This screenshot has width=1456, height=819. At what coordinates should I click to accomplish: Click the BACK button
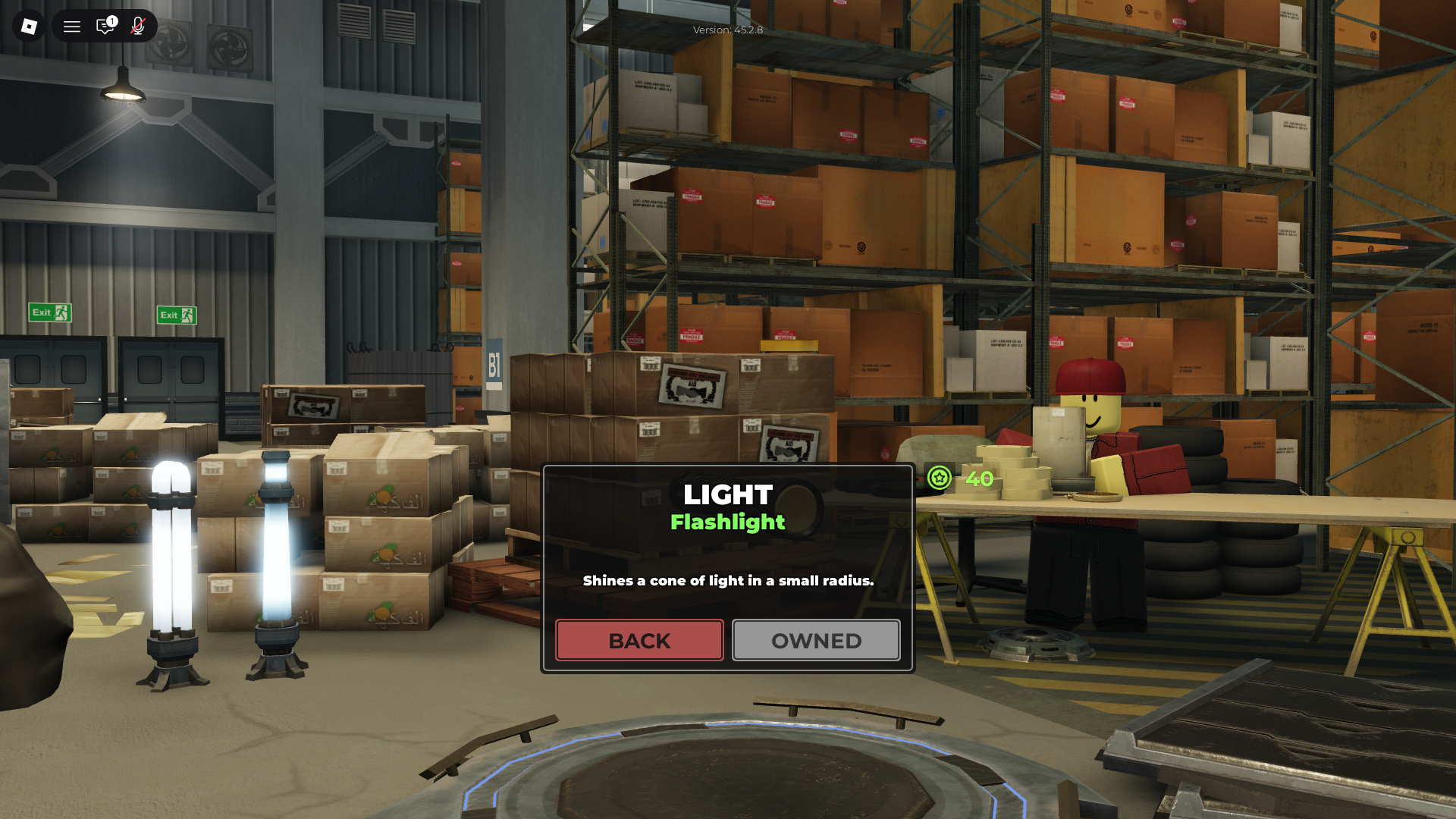(x=639, y=640)
